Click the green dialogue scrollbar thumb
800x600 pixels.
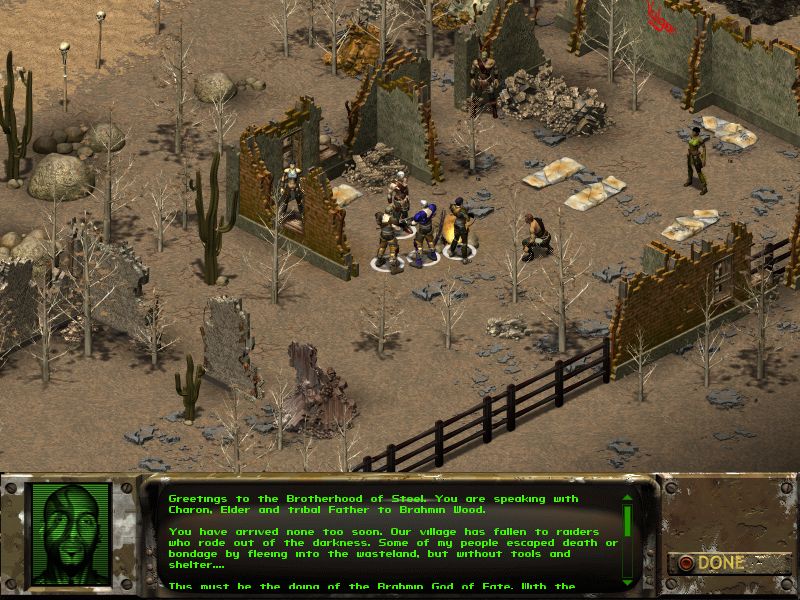627,522
